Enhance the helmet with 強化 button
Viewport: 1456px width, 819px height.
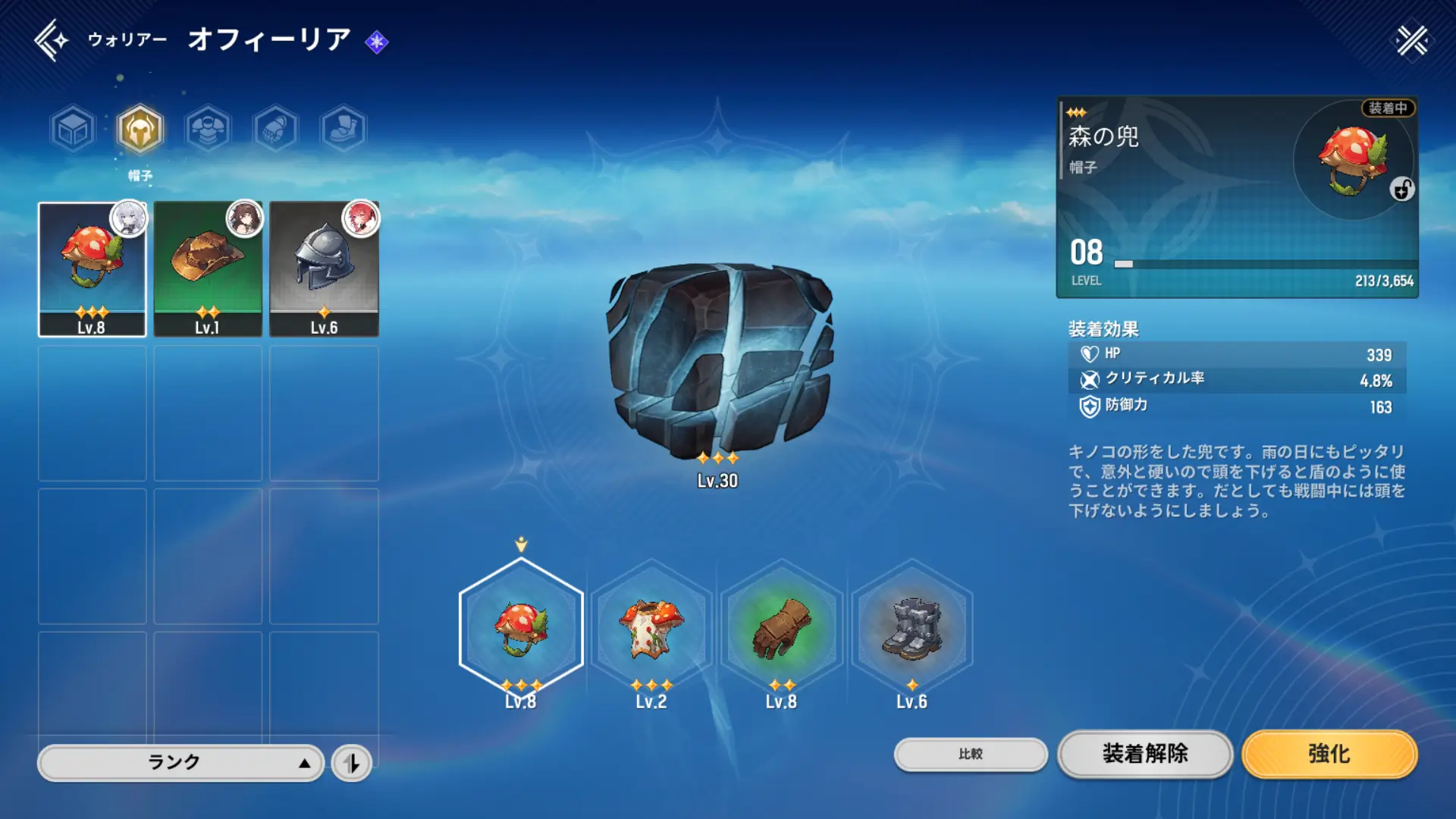1329,754
